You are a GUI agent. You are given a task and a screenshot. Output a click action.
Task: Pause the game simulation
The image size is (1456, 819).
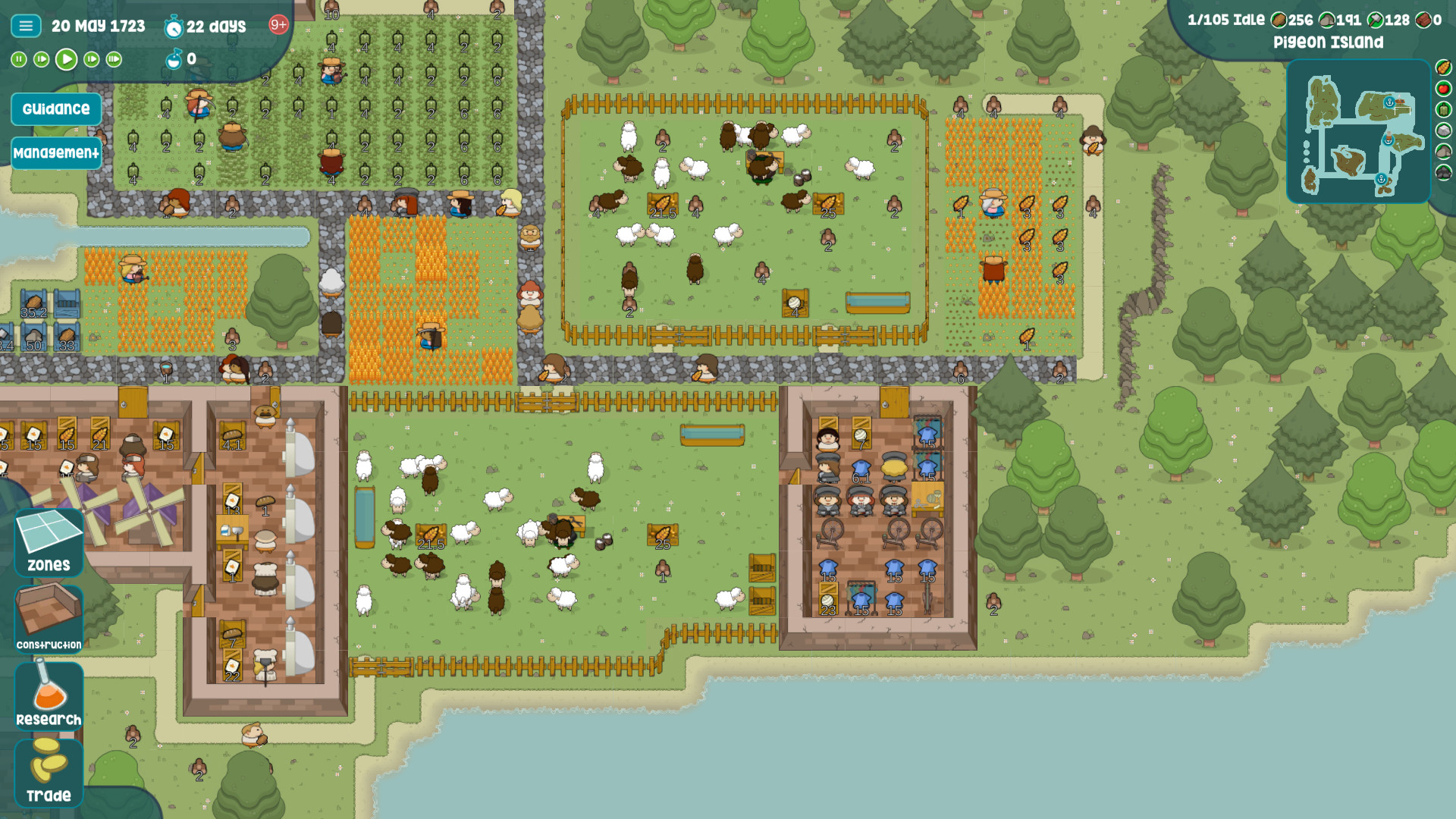pos(19,59)
